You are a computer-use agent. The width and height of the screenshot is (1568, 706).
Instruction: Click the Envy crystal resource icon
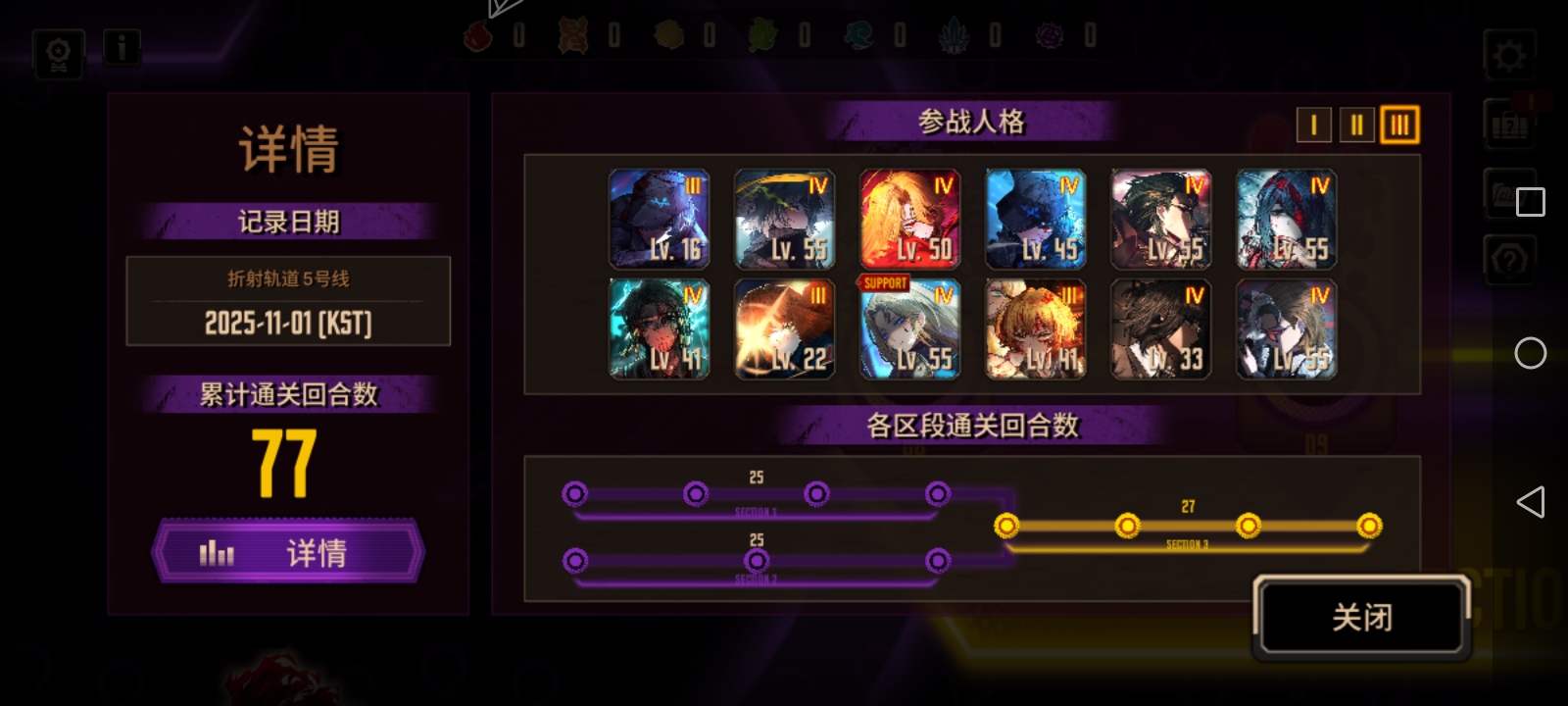(x=1049, y=34)
